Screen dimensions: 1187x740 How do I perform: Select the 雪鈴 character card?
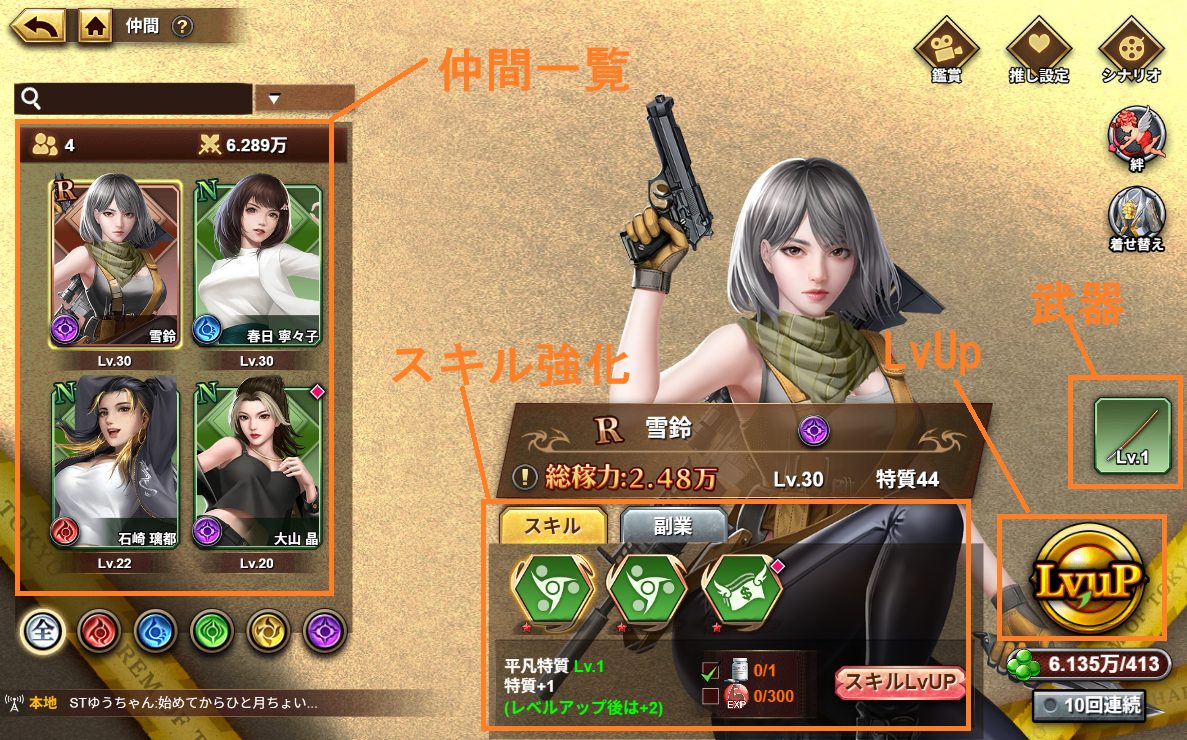(115, 264)
